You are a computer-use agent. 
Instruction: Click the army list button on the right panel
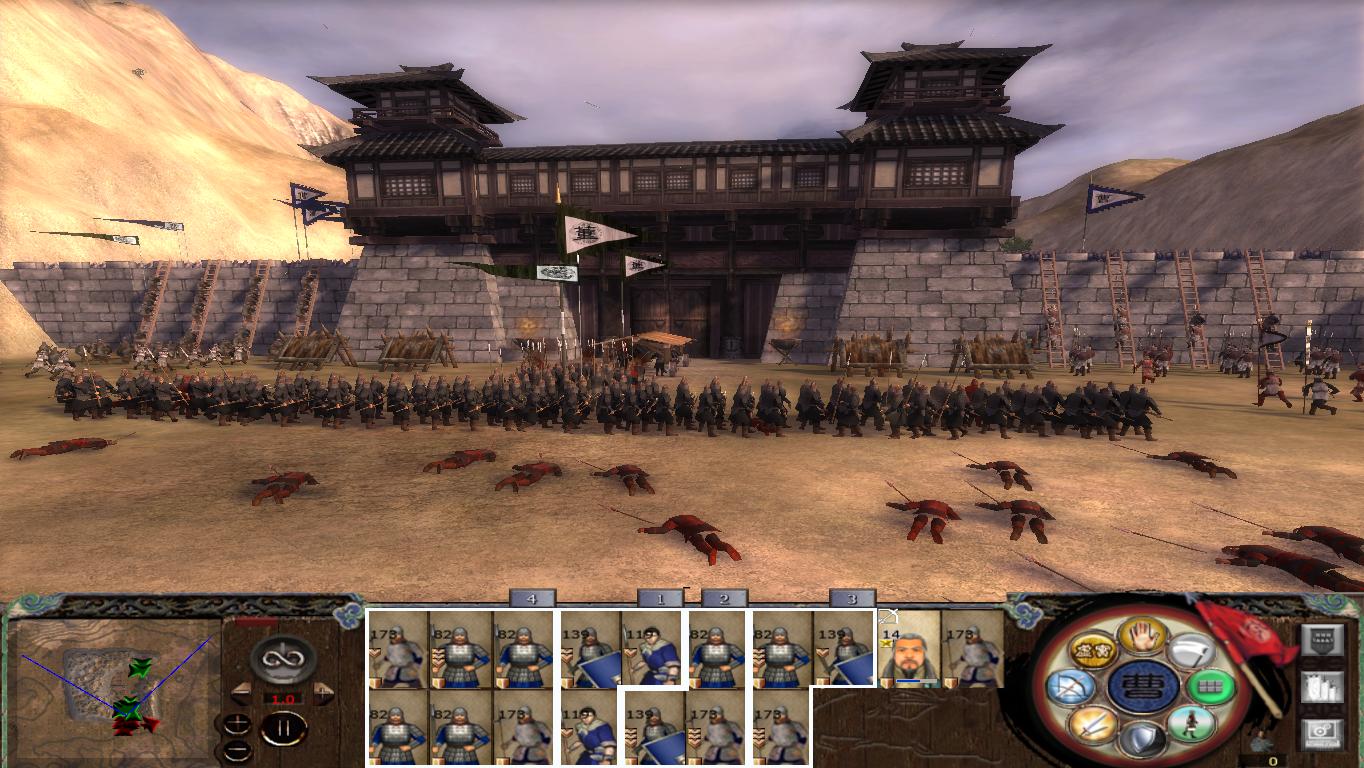click(1321, 688)
